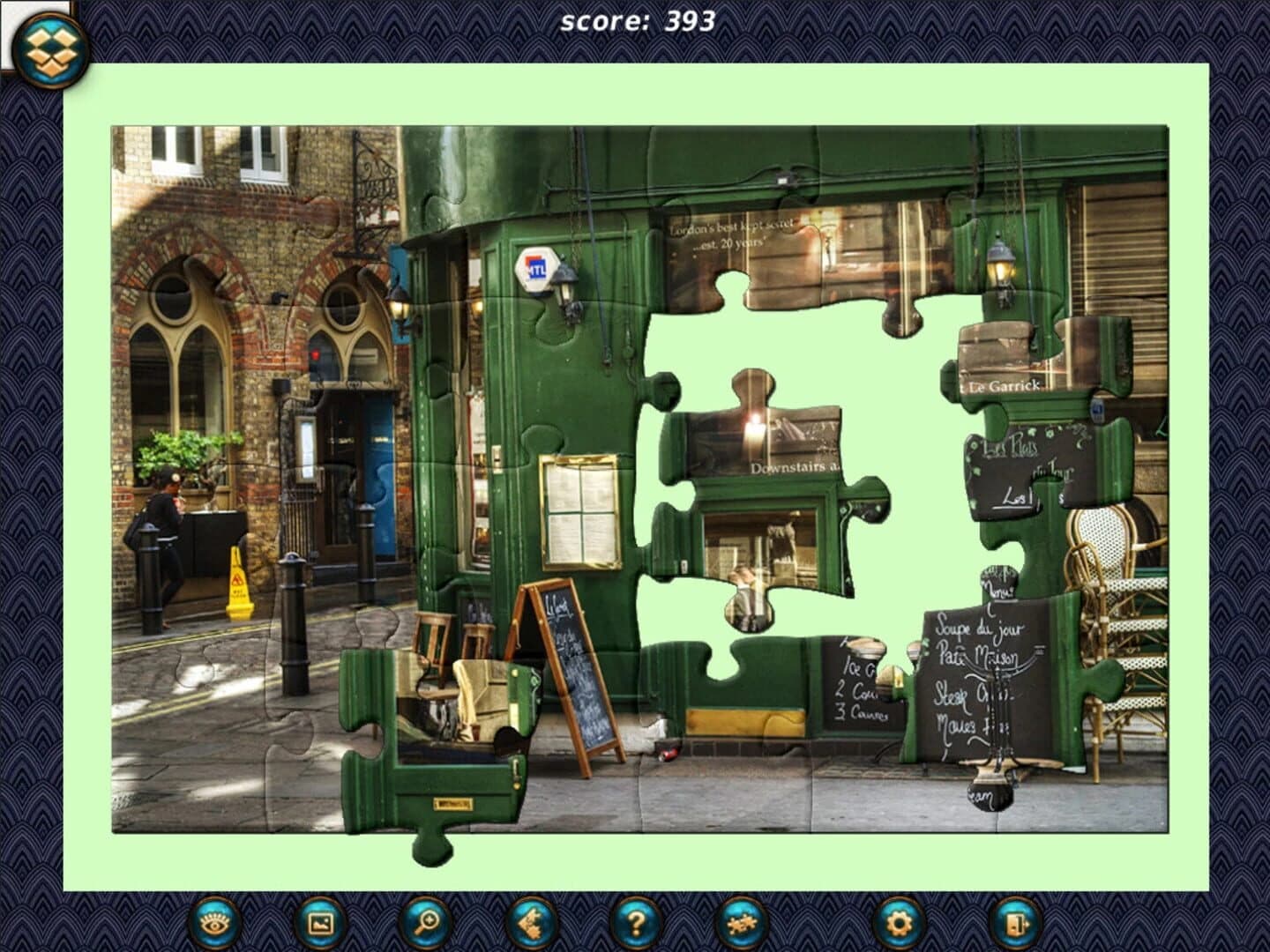The width and height of the screenshot is (1270, 952).
Task: Click the score 393 display at the top
Action: tap(637, 21)
